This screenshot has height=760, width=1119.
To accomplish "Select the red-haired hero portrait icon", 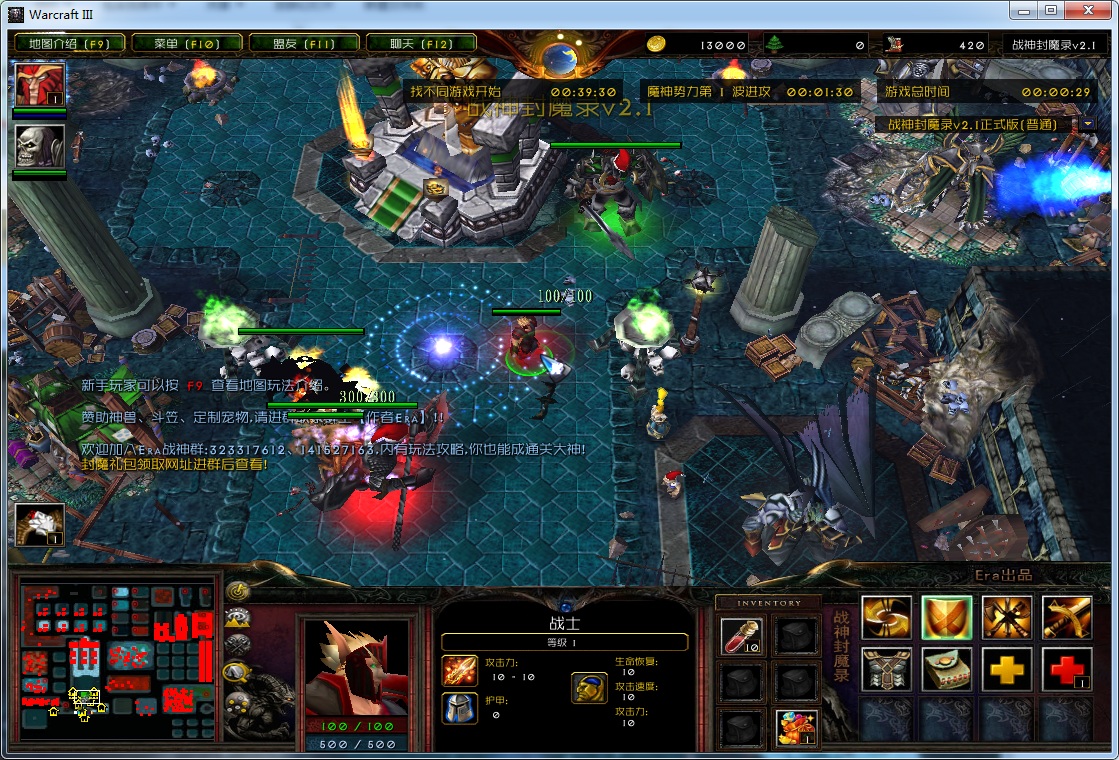I will click(40, 85).
